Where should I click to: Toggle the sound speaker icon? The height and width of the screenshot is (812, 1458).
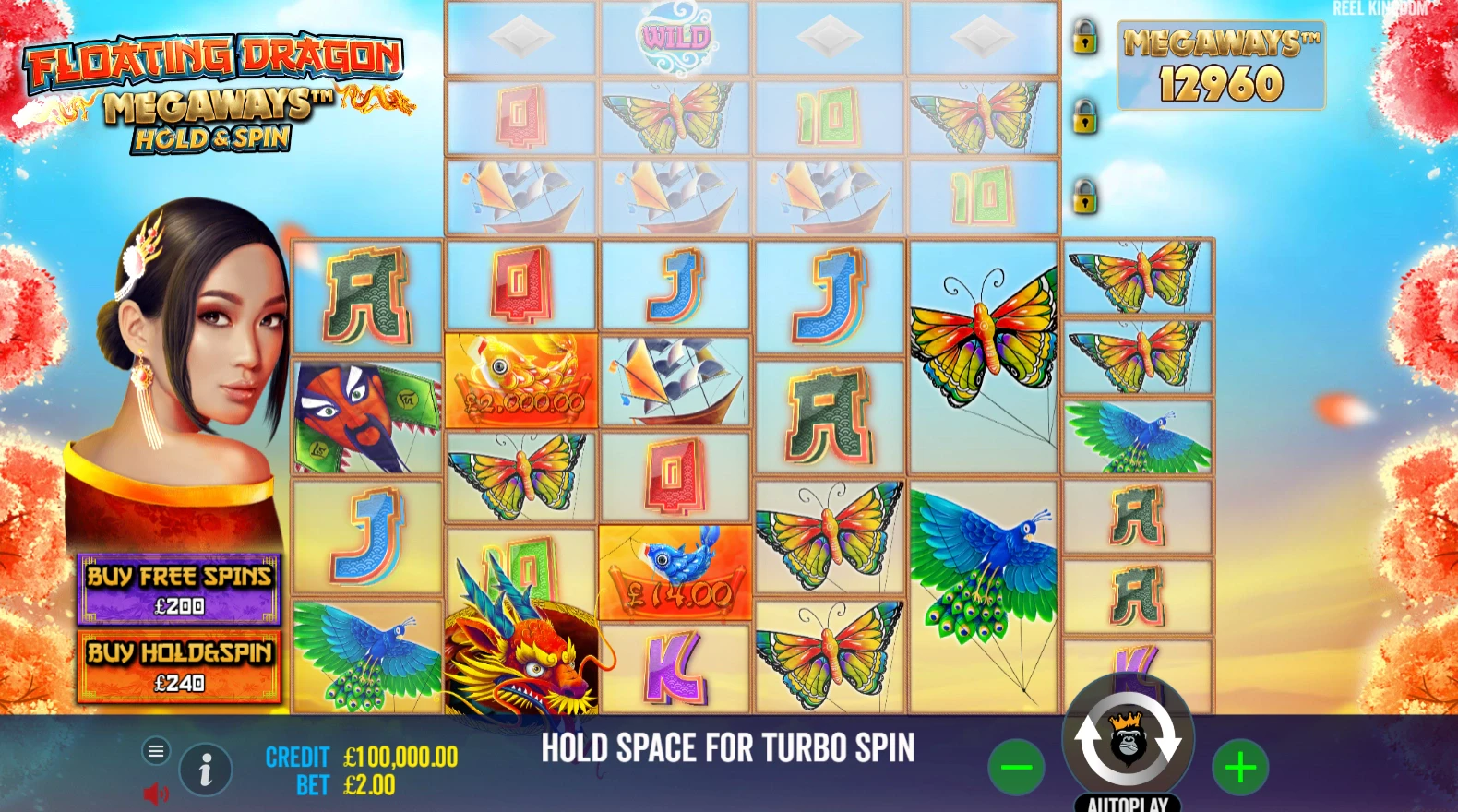[155, 793]
